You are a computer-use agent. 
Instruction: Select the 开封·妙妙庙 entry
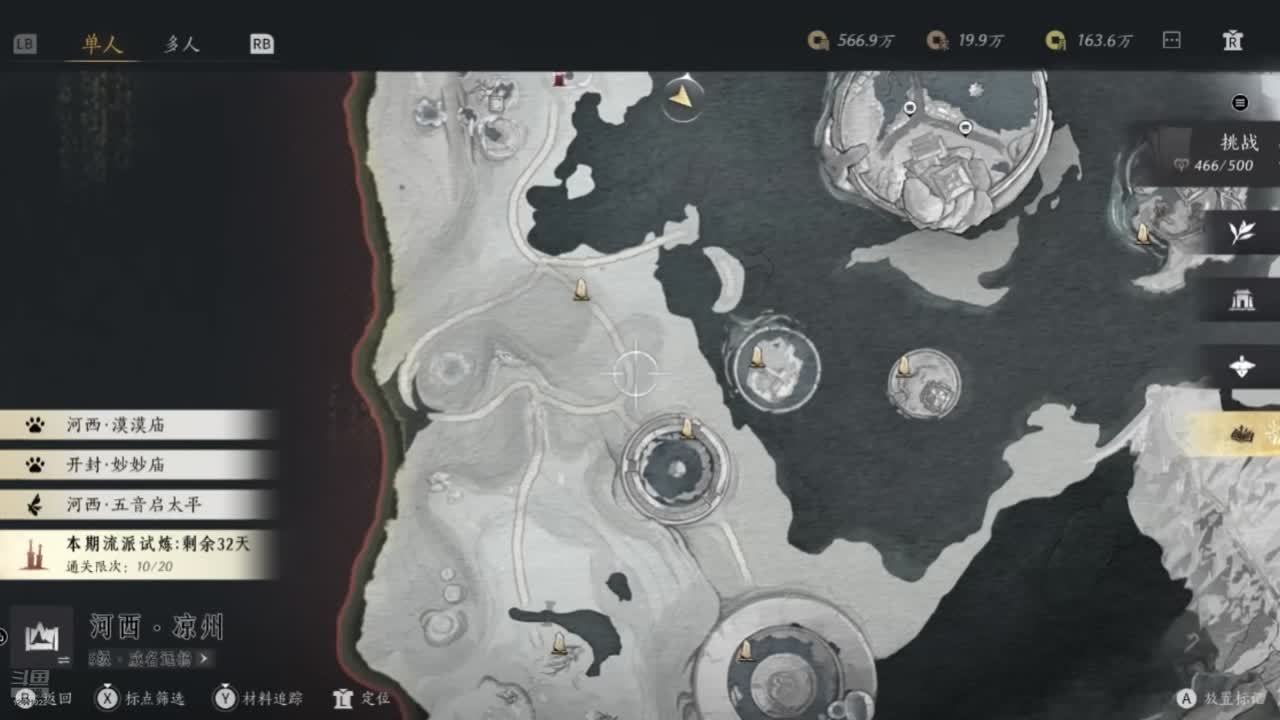pos(135,465)
